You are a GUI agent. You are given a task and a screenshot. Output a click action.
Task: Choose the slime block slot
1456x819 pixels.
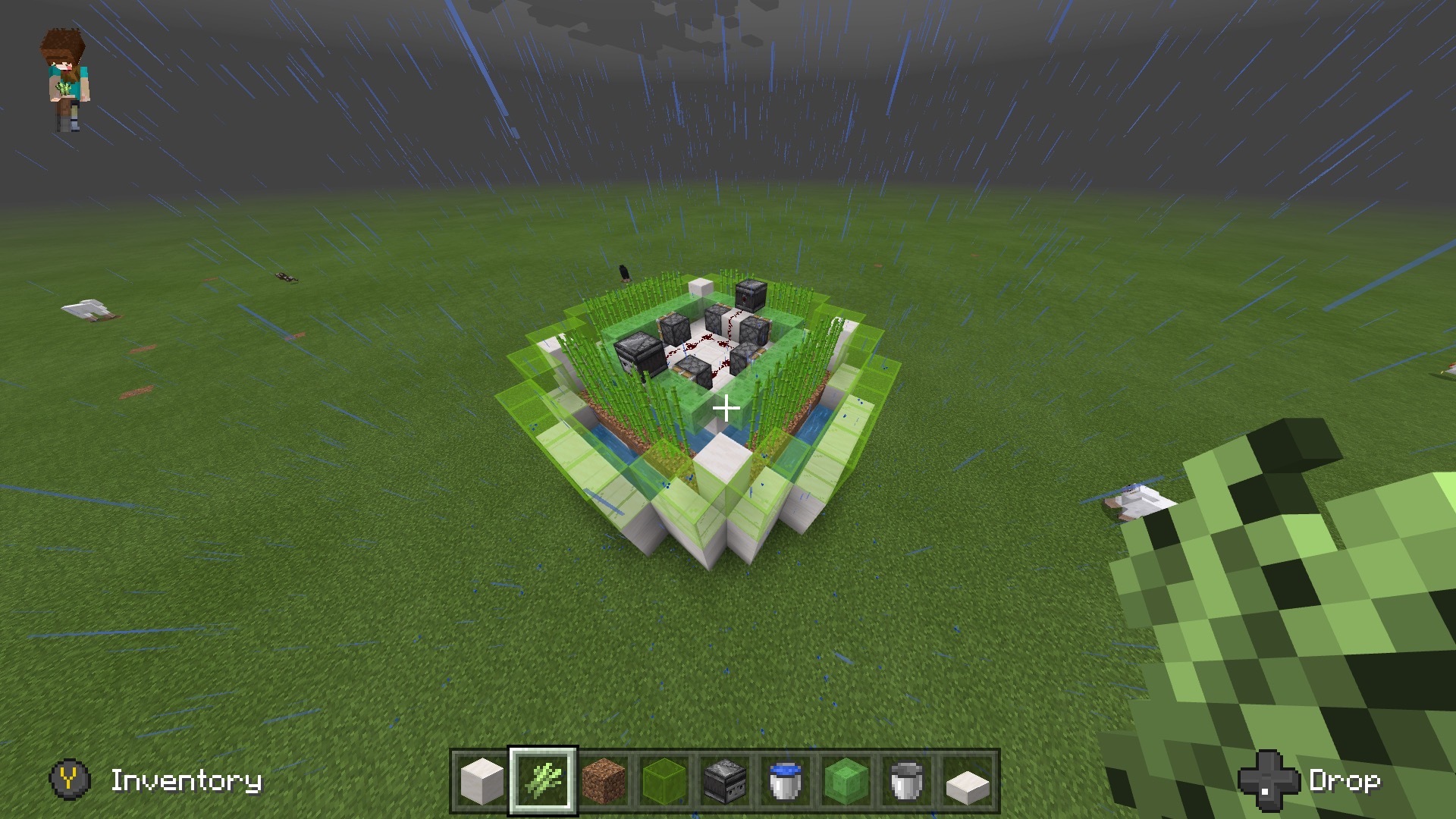click(x=846, y=780)
